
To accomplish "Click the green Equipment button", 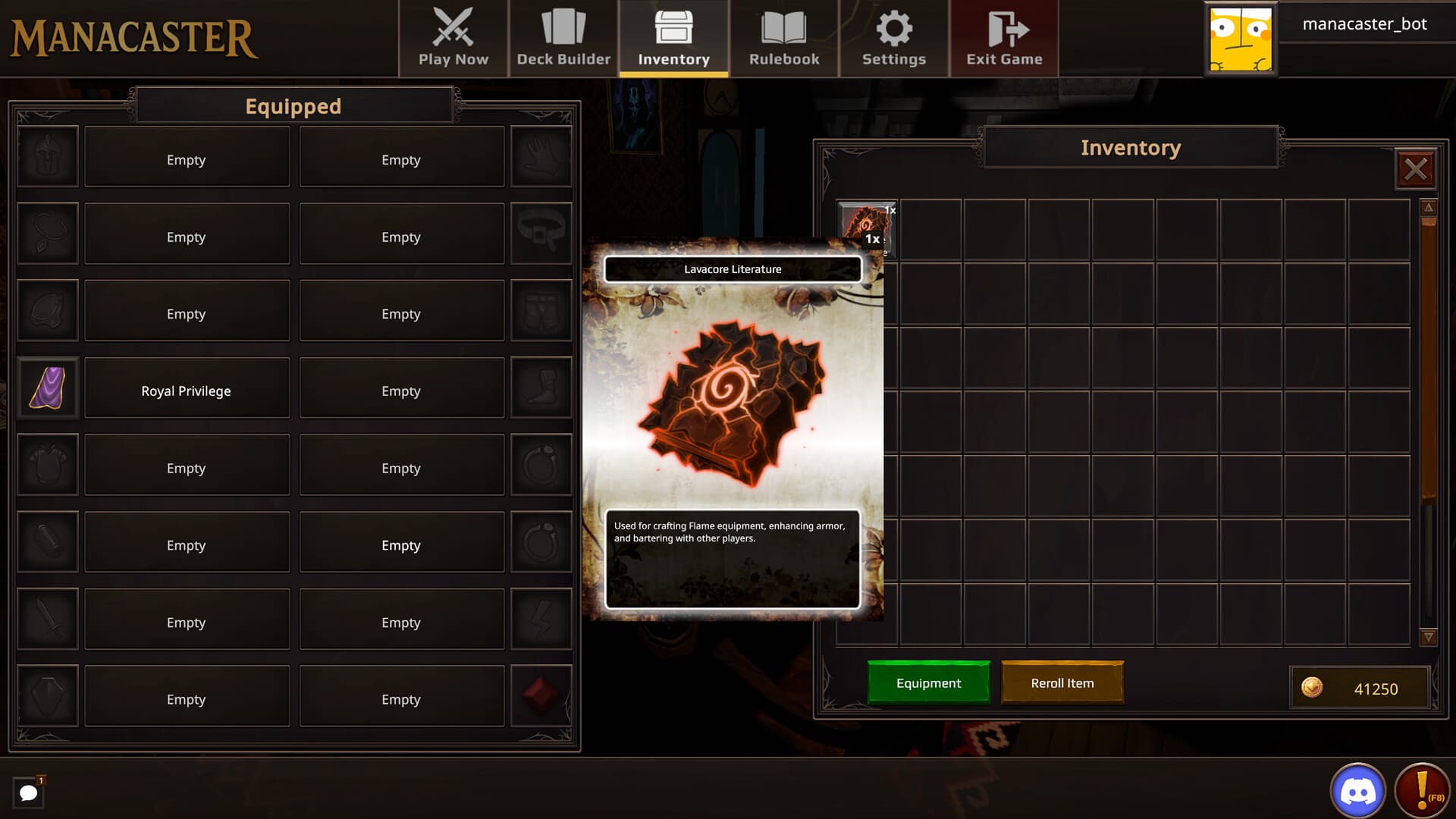I will coord(928,682).
